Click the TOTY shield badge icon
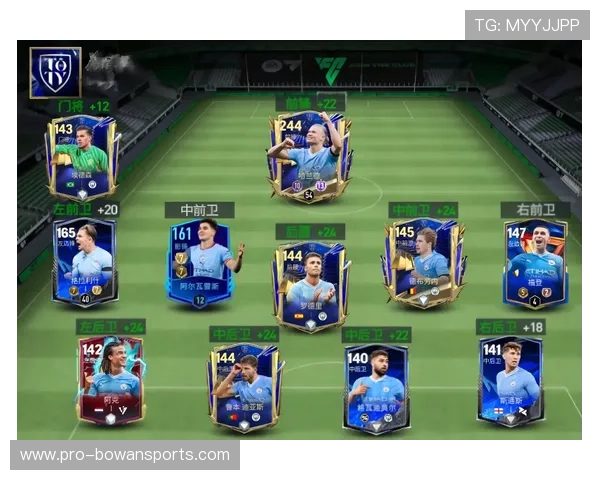The image size is (600, 480). 55,71
